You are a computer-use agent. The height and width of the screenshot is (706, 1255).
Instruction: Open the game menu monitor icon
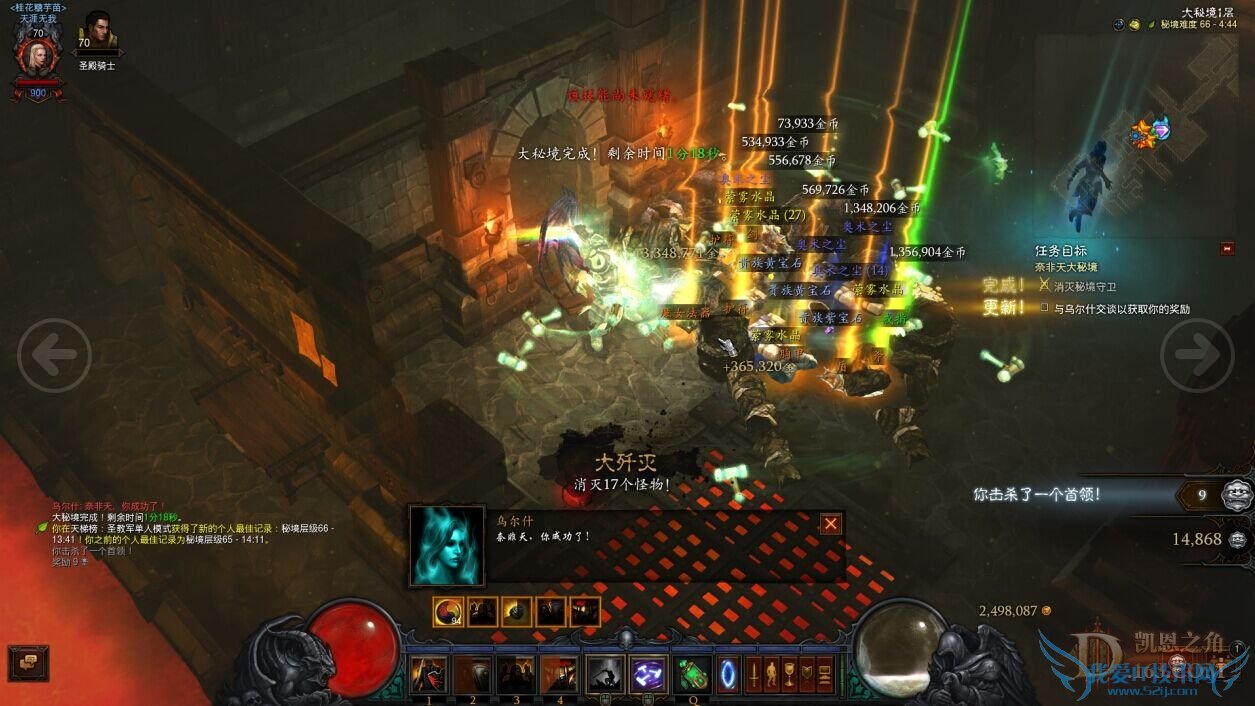(825, 675)
